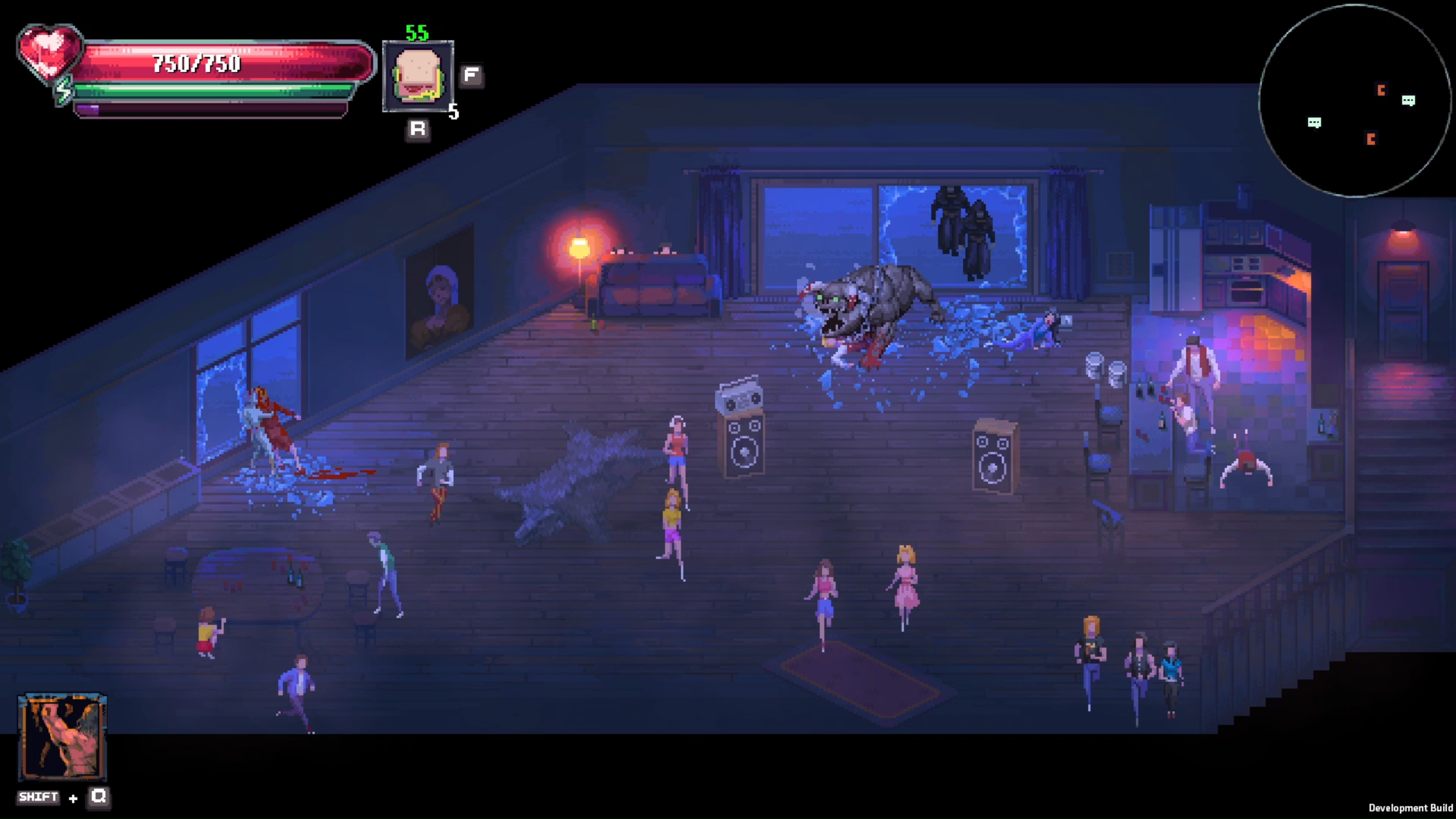Image resolution: width=1456 pixels, height=819 pixels.
Task: Activate the muscular werewolf transformation ability
Action: tap(62, 736)
